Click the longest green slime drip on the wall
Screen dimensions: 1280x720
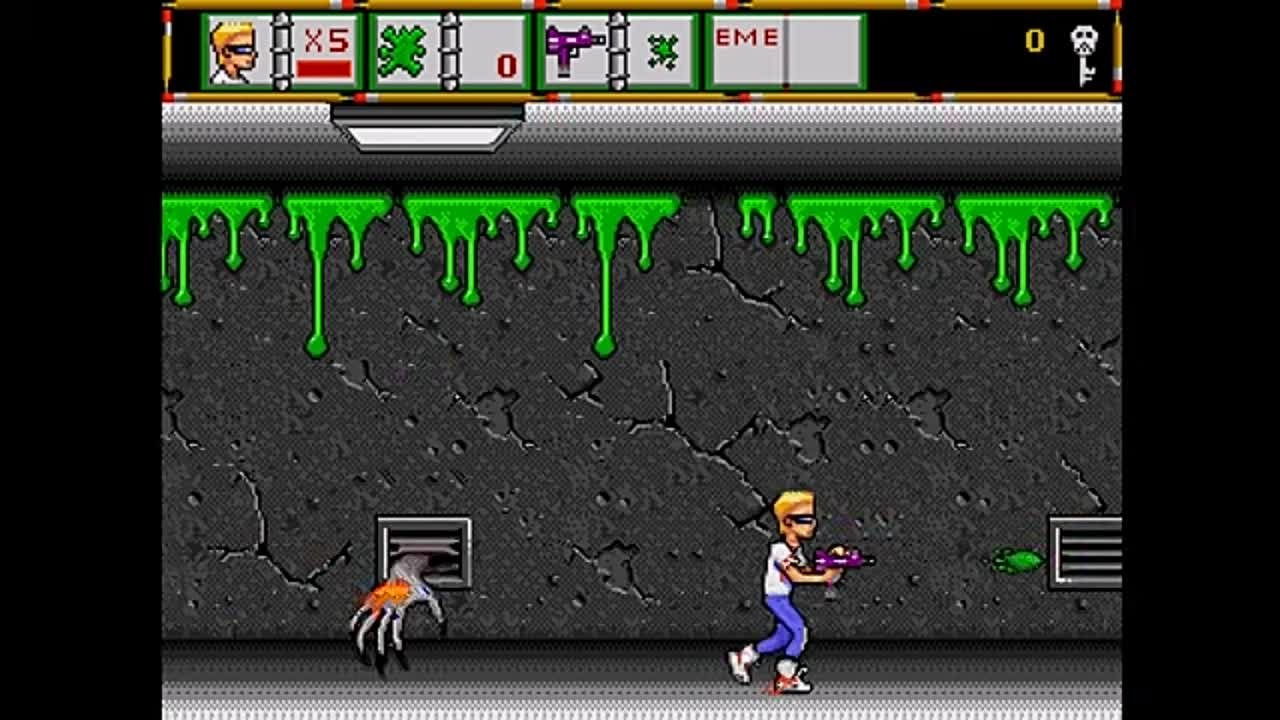[x=604, y=300]
